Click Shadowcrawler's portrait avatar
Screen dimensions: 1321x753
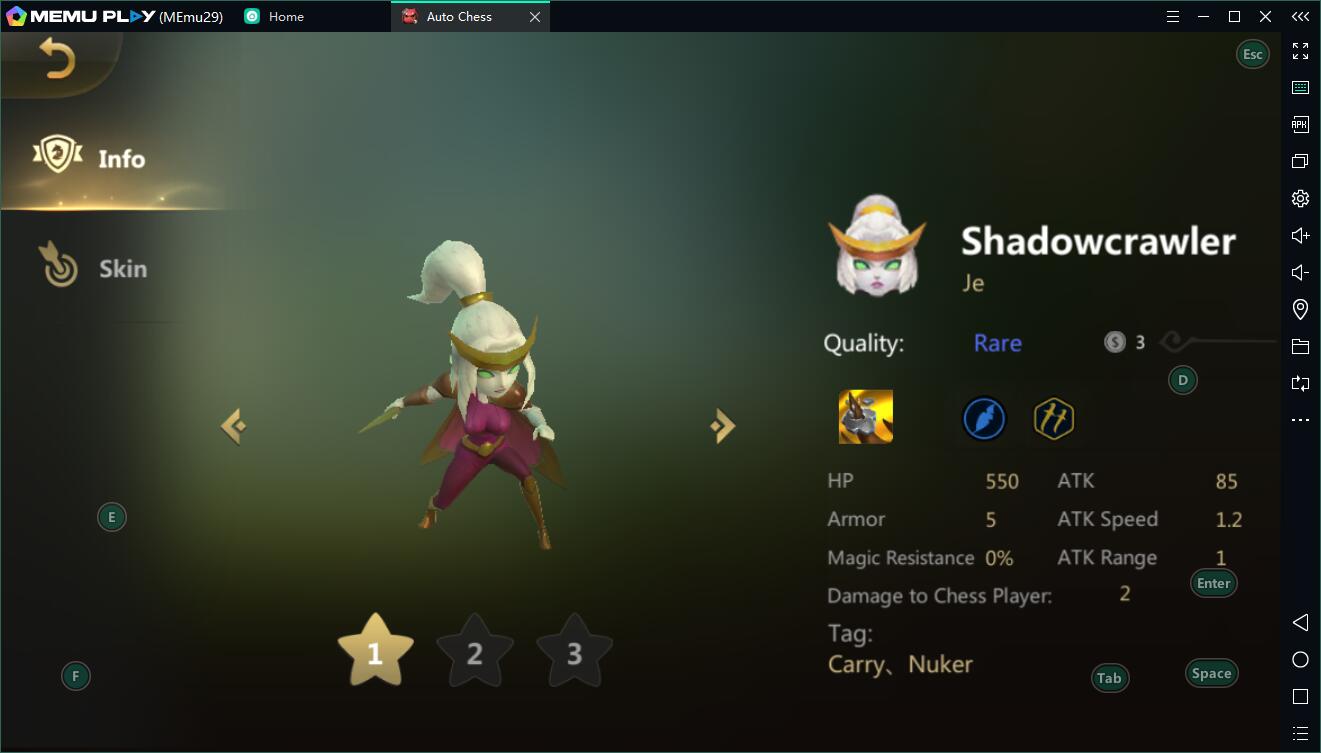pyautogui.click(x=876, y=246)
